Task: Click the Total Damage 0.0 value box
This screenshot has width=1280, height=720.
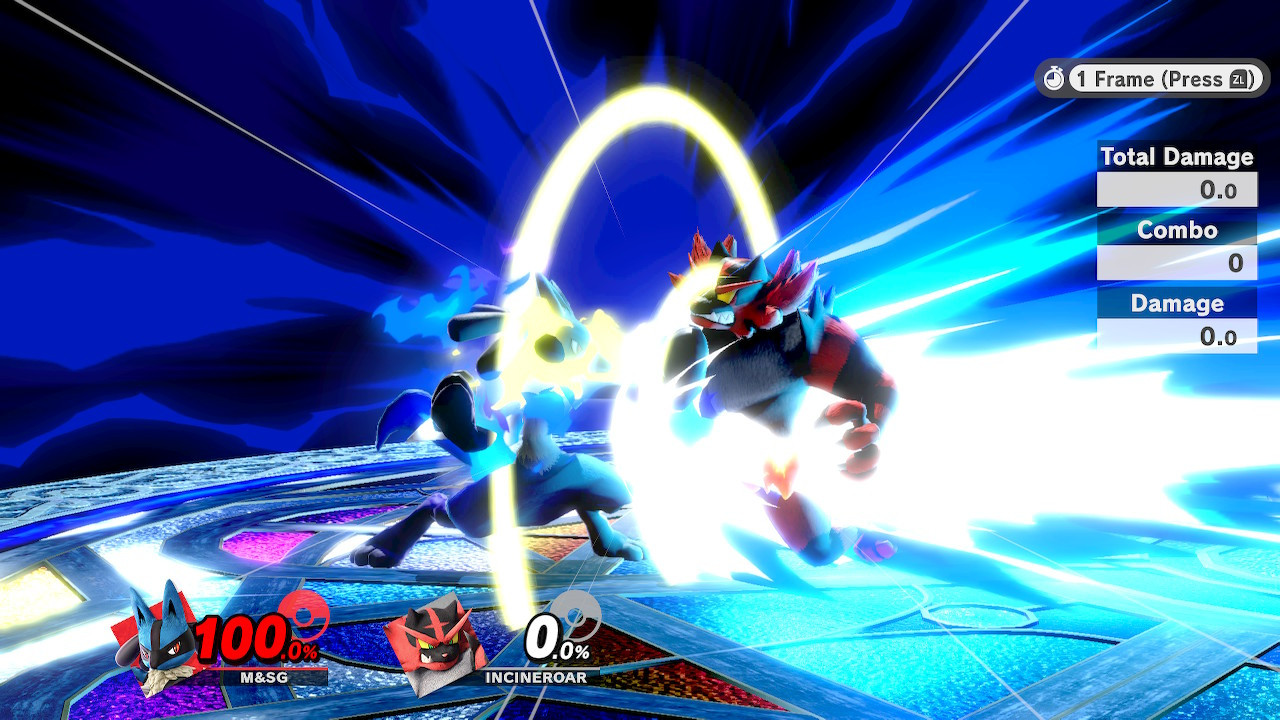Action: [1176, 188]
